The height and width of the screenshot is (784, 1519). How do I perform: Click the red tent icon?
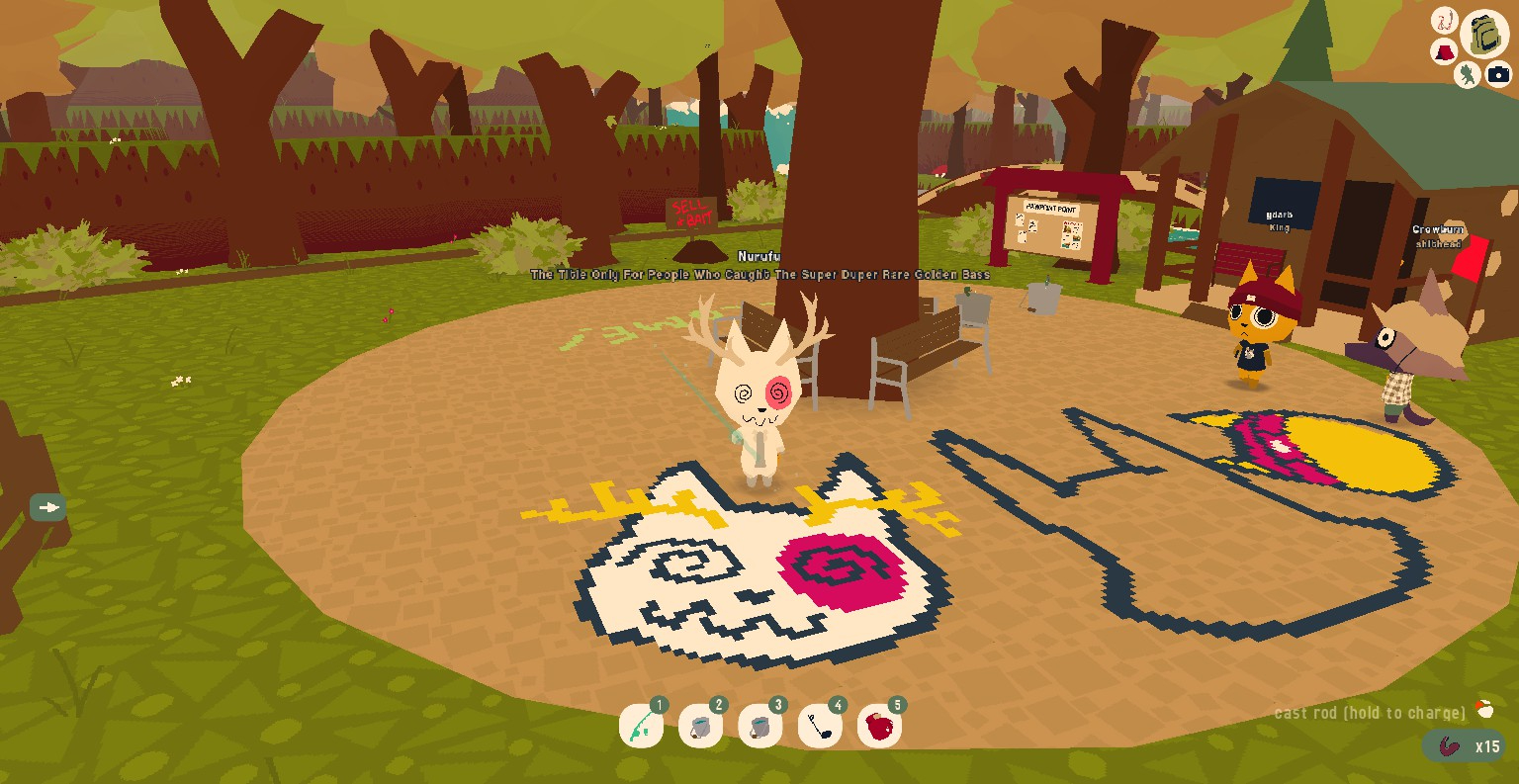click(1444, 50)
